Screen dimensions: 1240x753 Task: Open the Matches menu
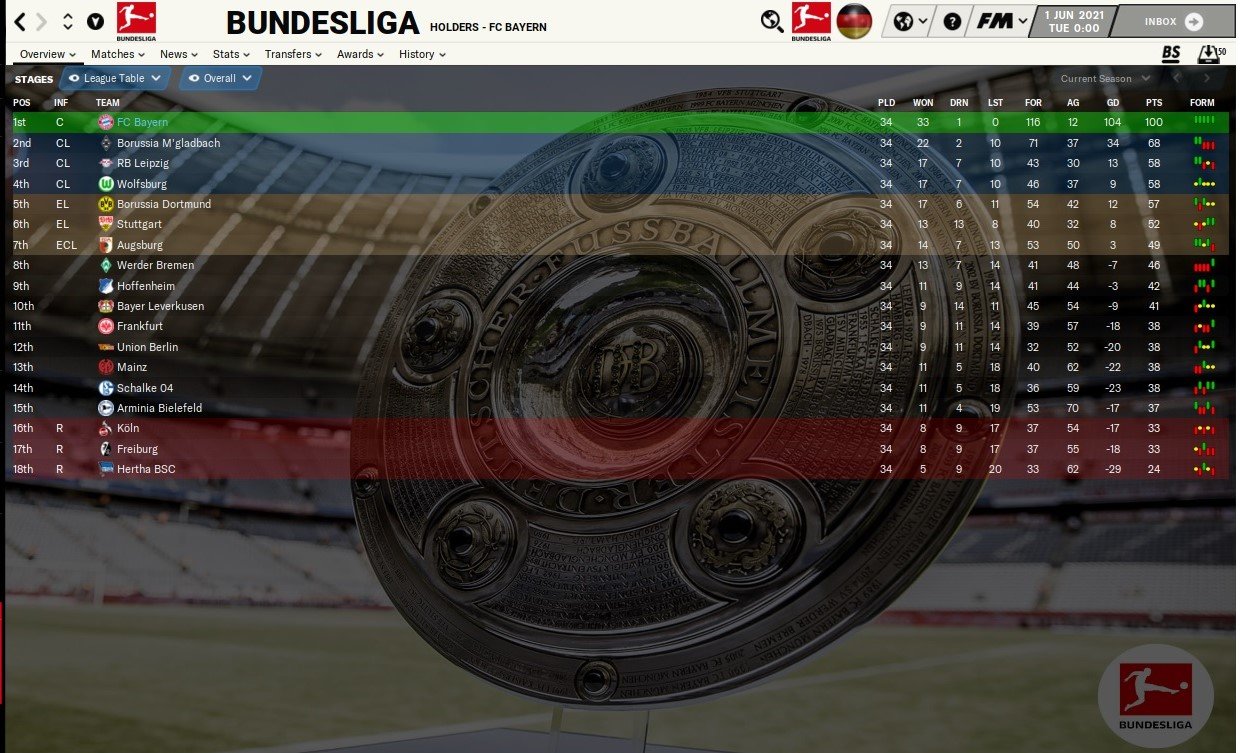(x=117, y=54)
